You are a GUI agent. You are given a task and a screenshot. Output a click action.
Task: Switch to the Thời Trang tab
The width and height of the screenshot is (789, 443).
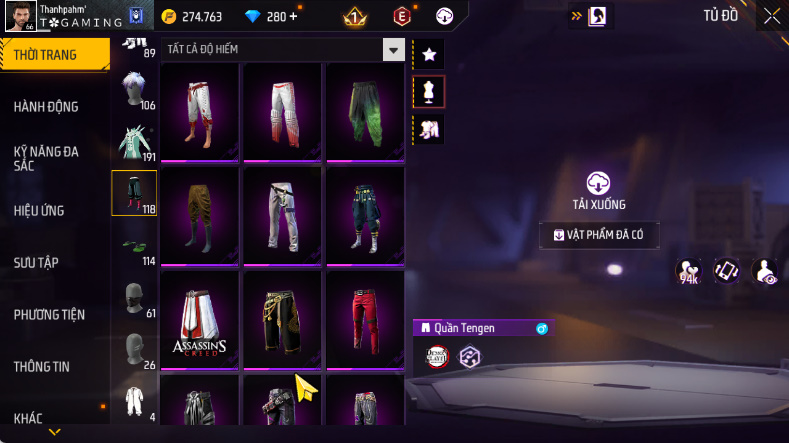(x=45, y=55)
